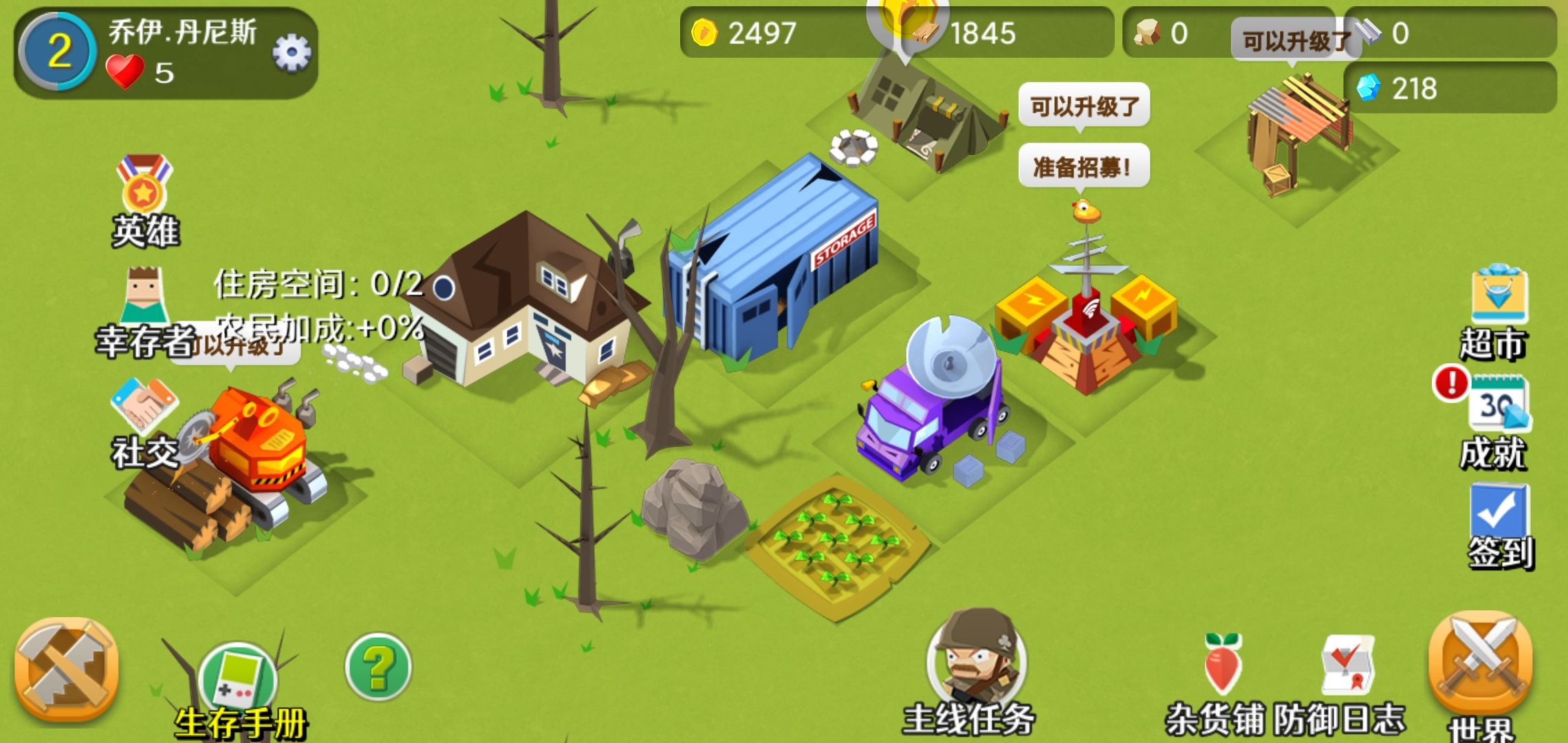Tap the 准备招募 recruit bubble
This screenshot has height=743, width=1568.
click(1083, 165)
